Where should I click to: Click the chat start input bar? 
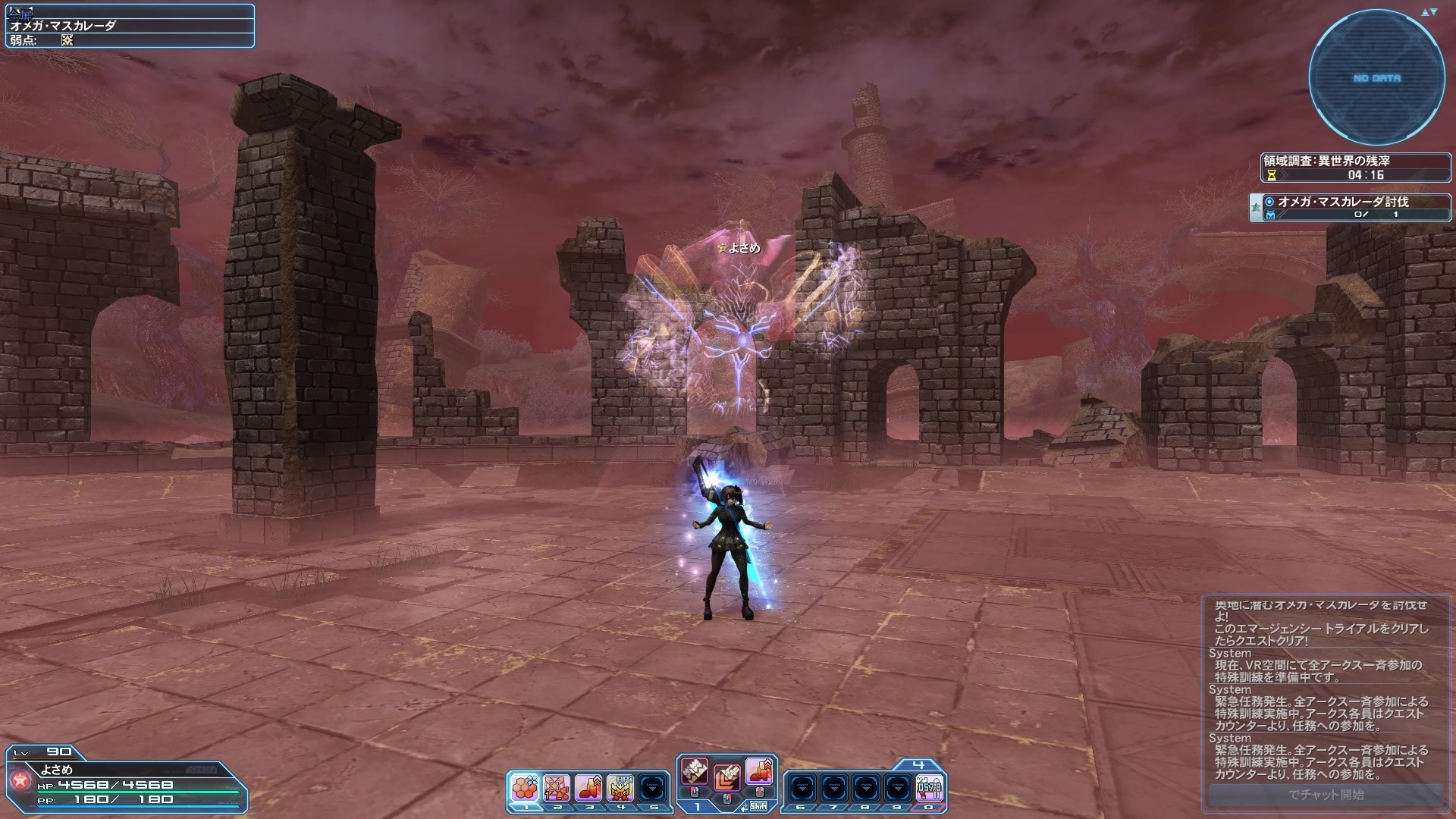click(1326, 795)
